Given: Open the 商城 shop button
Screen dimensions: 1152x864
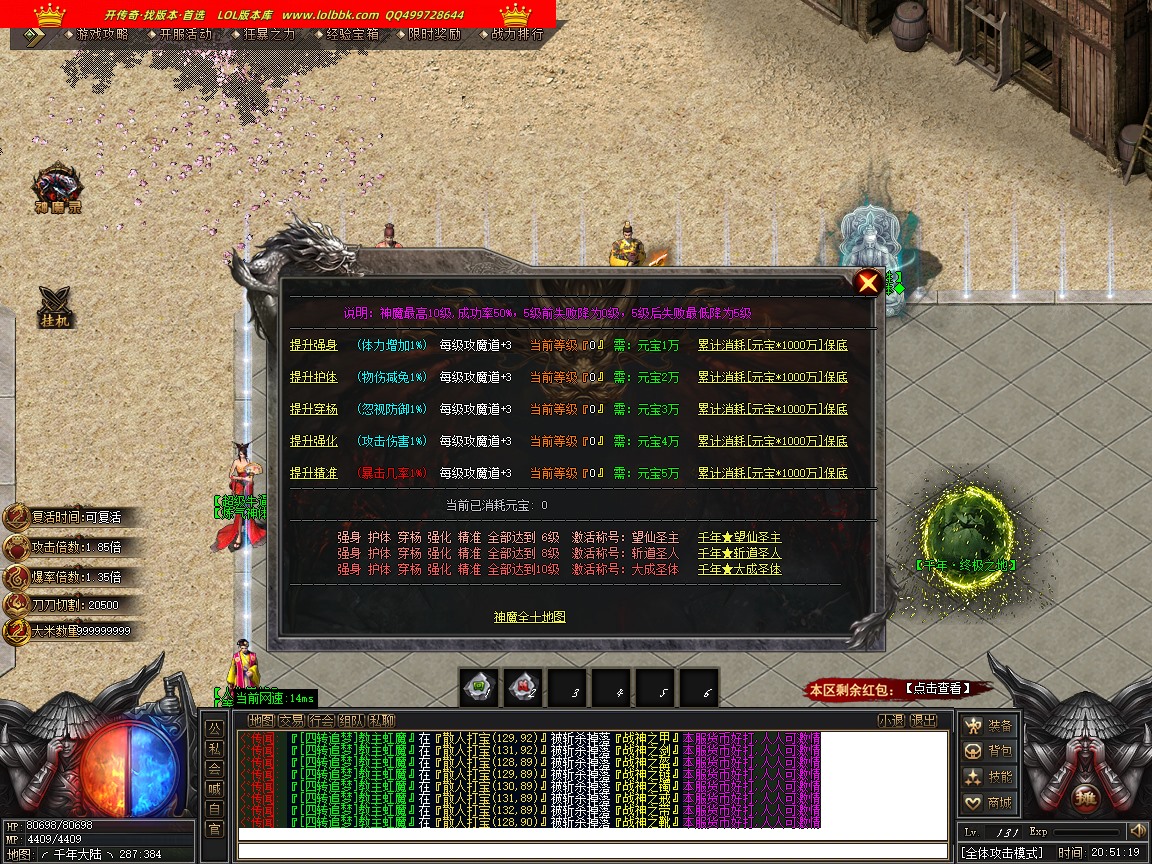Looking at the screenshot, I should pos(988,802).
